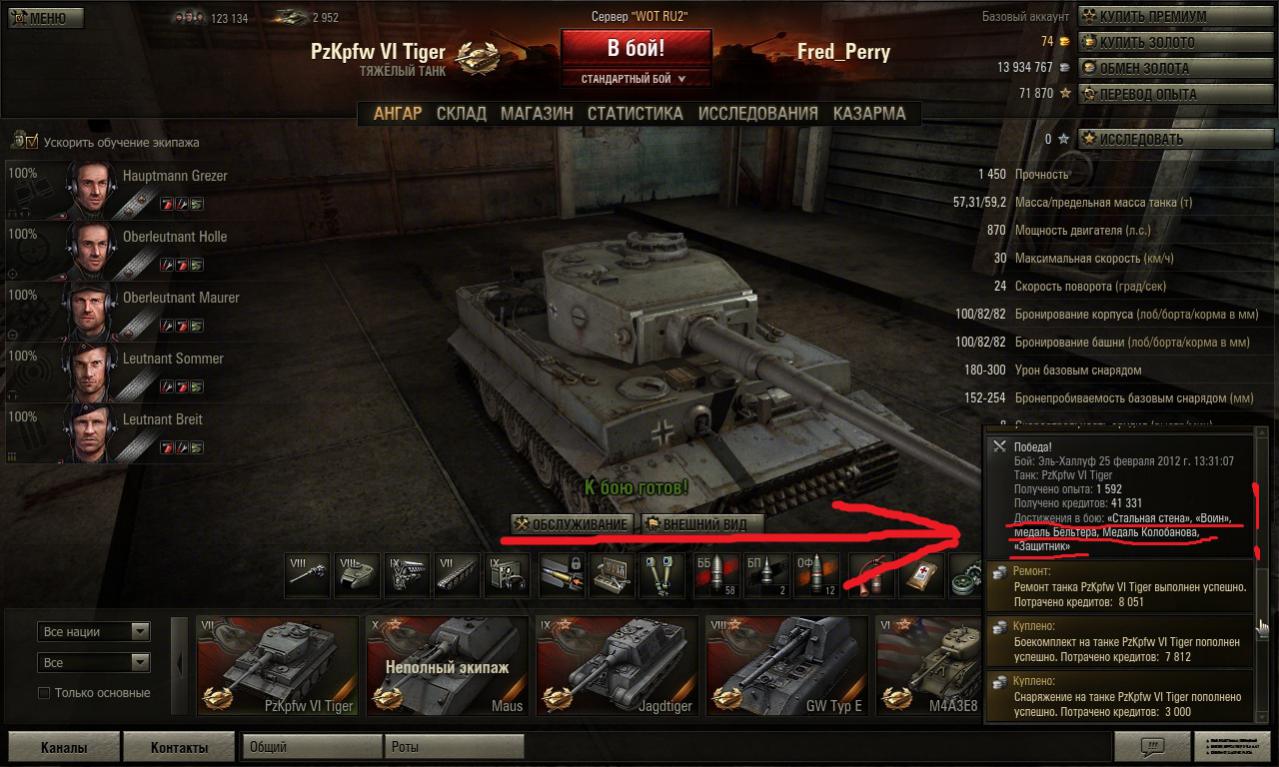Select the Maus tank in carousel
The image size is (1279, 767).
tap(447, 664)
